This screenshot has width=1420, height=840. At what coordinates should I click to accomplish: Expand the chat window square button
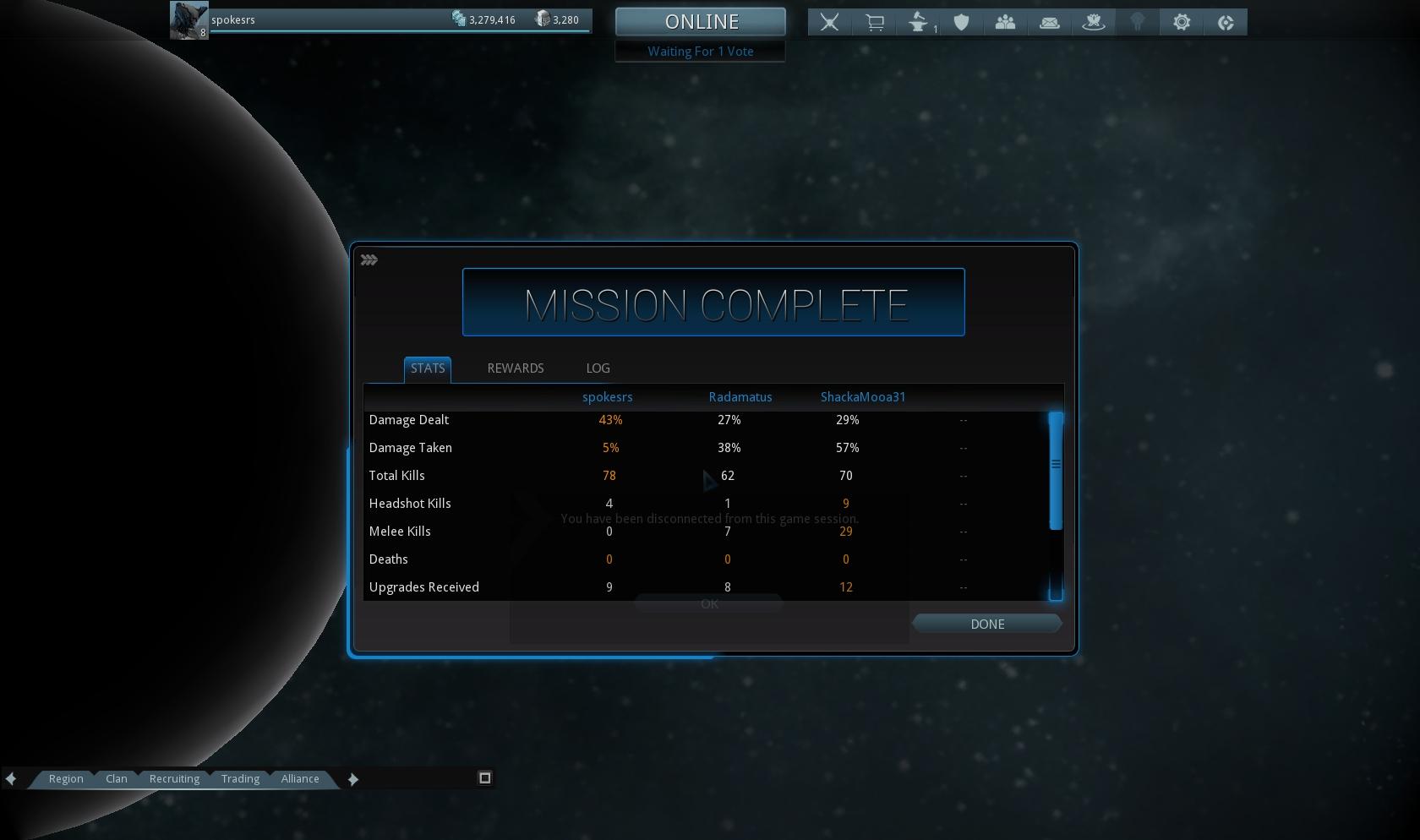(x=485, y=778)
